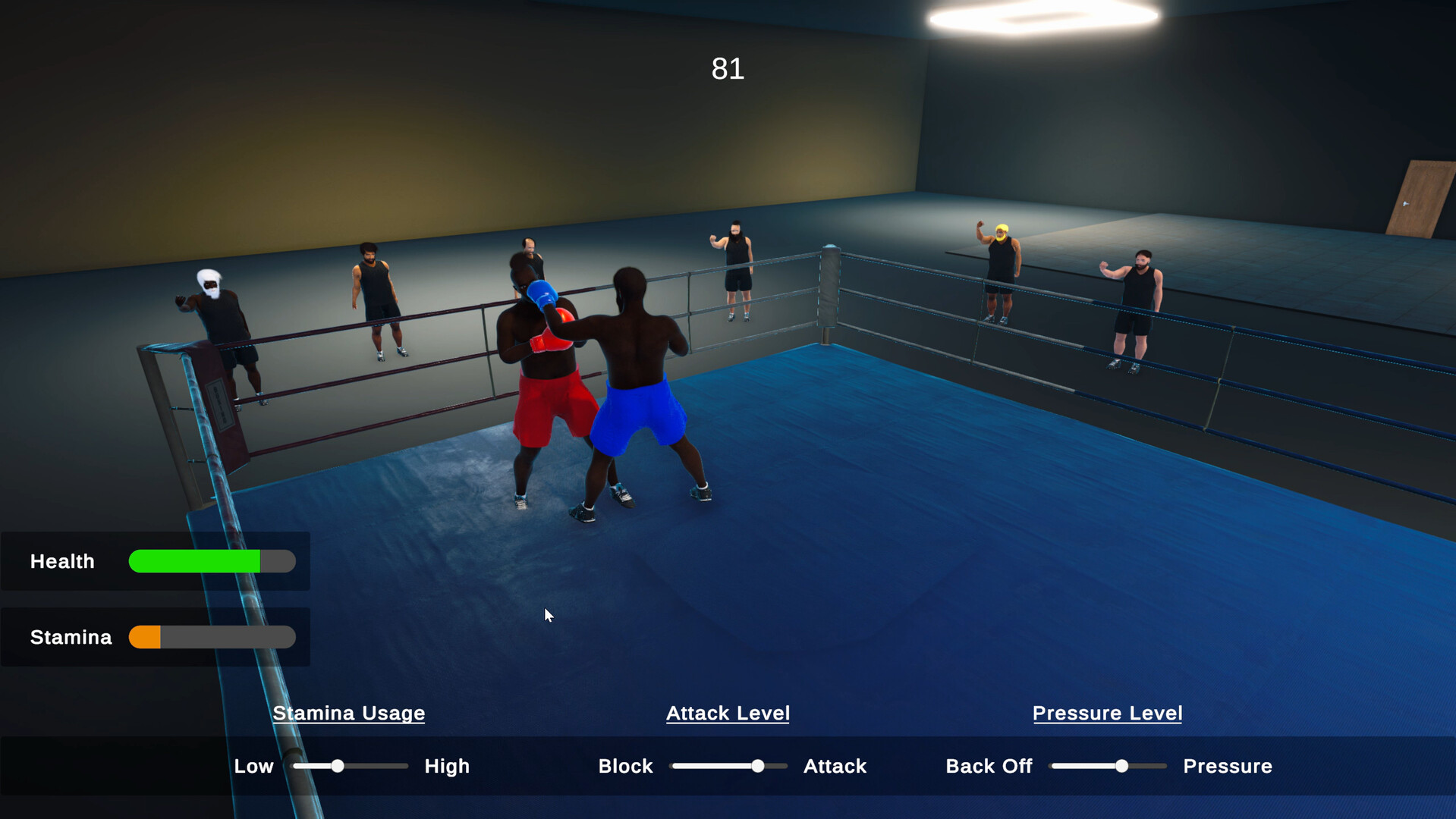The height and width of the screenshot is (819, 1456).
Task: Choose the Pressure option
Action: [x=1227, y=766]
